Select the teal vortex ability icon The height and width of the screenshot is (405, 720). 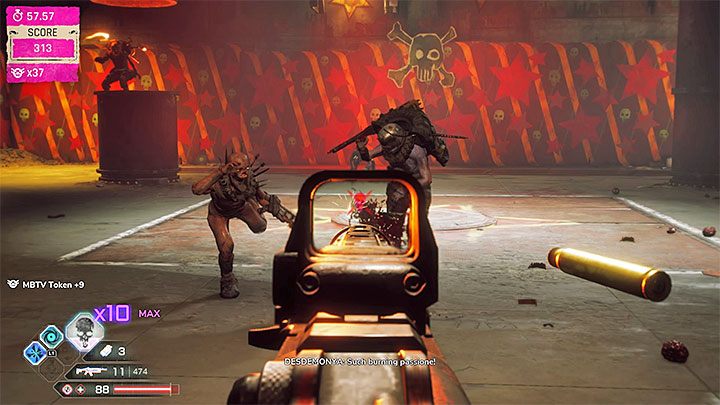(51, 337)
